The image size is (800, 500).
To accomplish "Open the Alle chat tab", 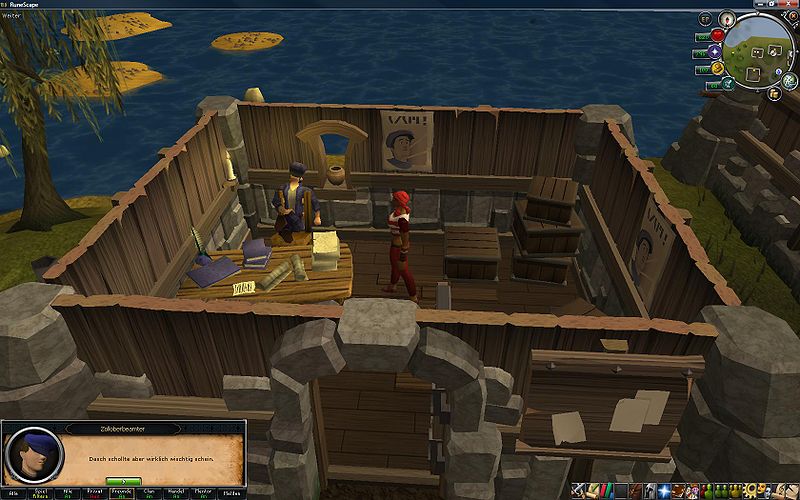I will (x=14, y=493).
